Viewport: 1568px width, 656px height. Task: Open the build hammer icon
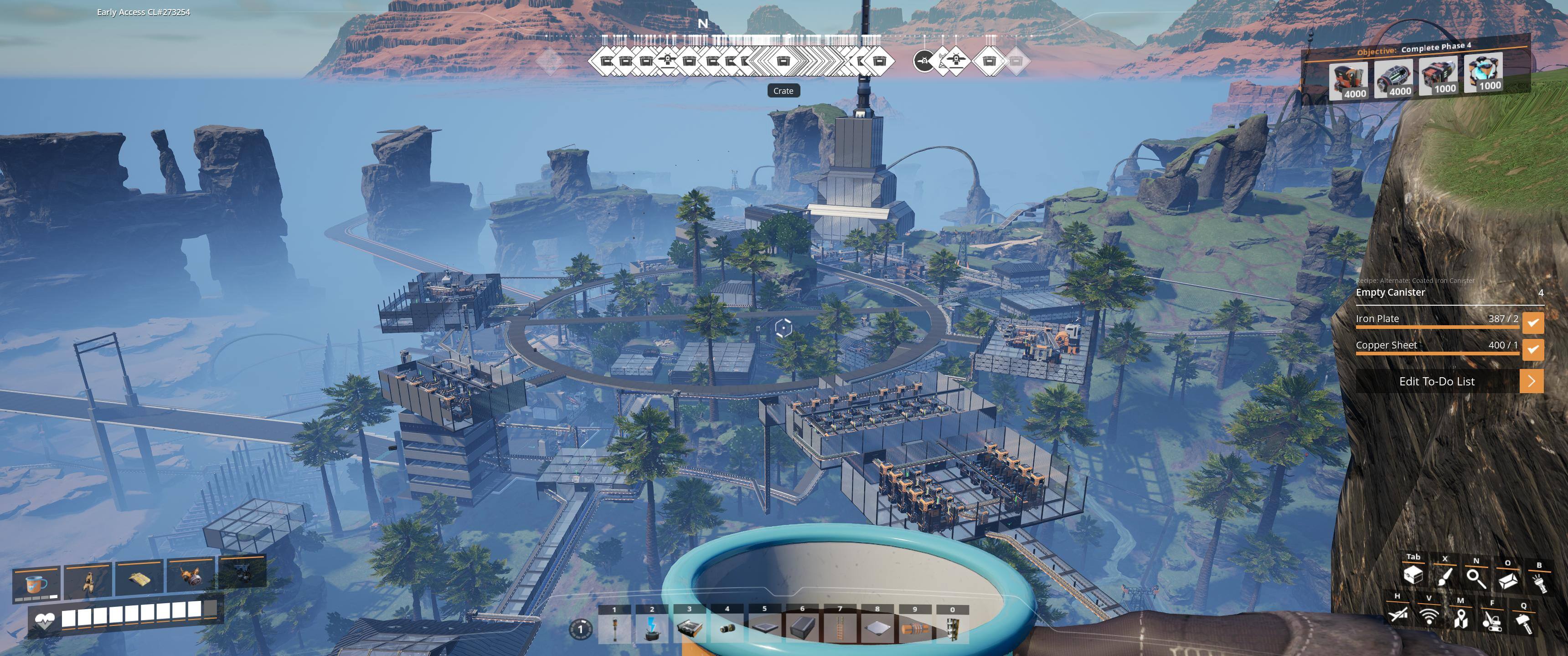point(1524,623)
